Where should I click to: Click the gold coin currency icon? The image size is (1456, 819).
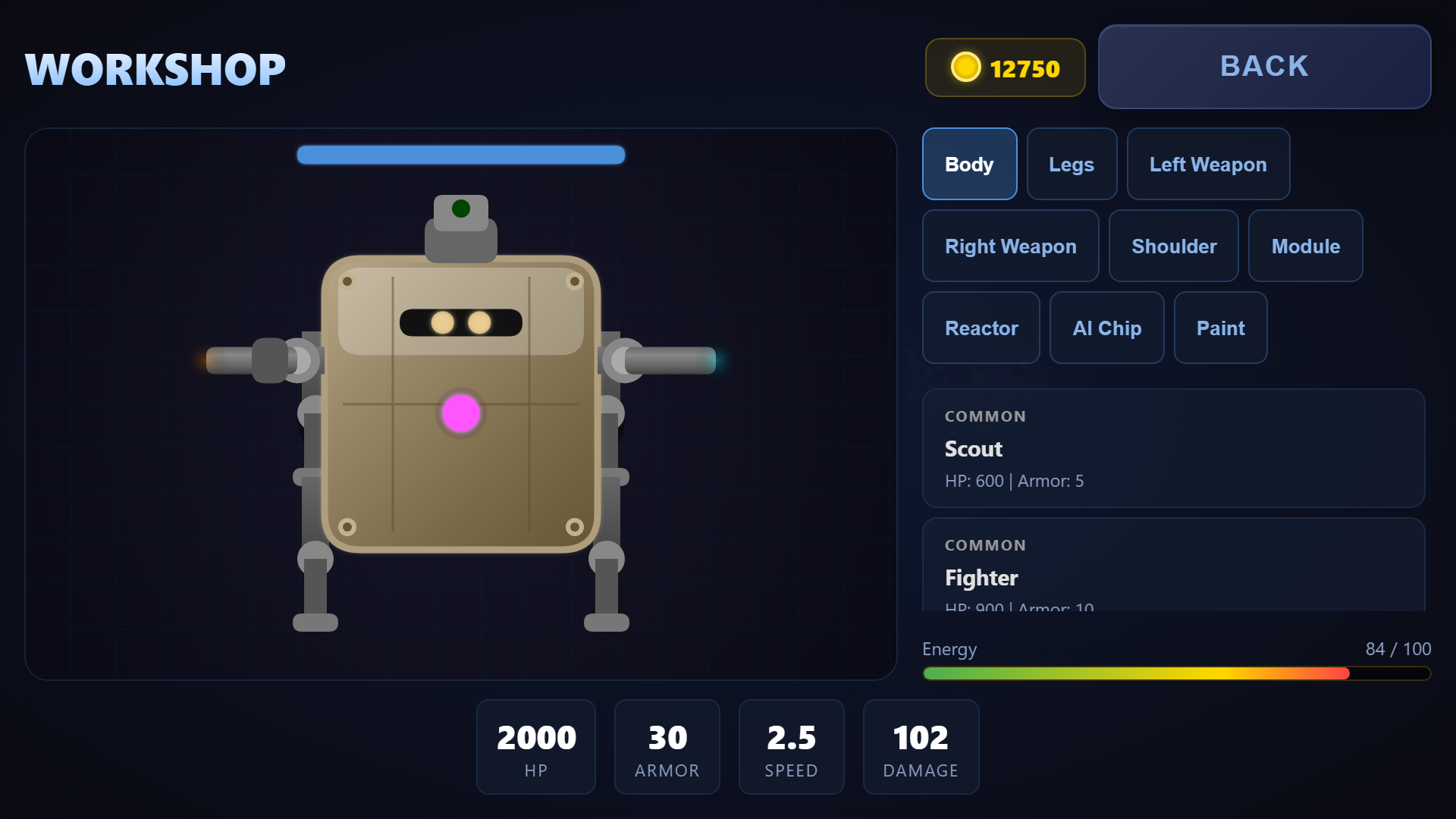(965, 67)
